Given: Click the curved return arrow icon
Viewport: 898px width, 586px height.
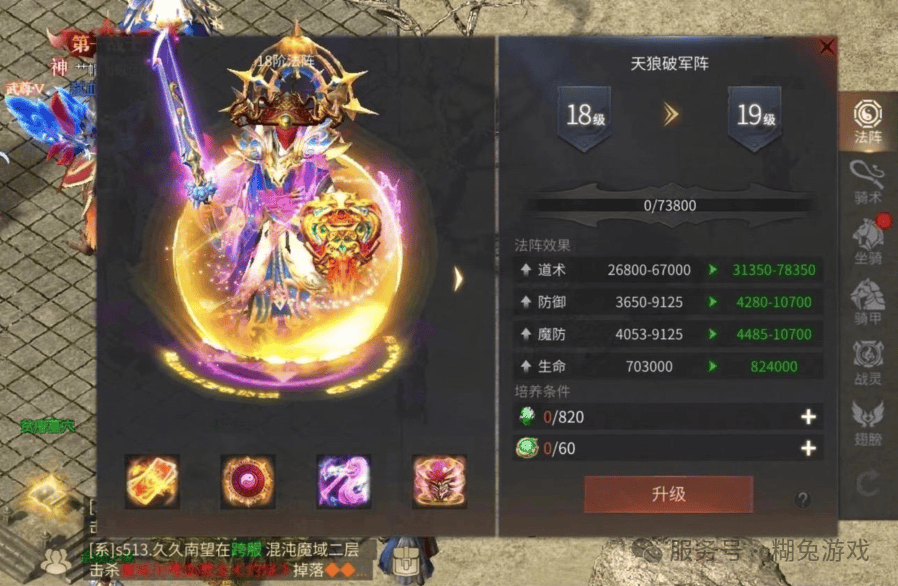Looking at the screenshot, I should [x=866, y=484].
